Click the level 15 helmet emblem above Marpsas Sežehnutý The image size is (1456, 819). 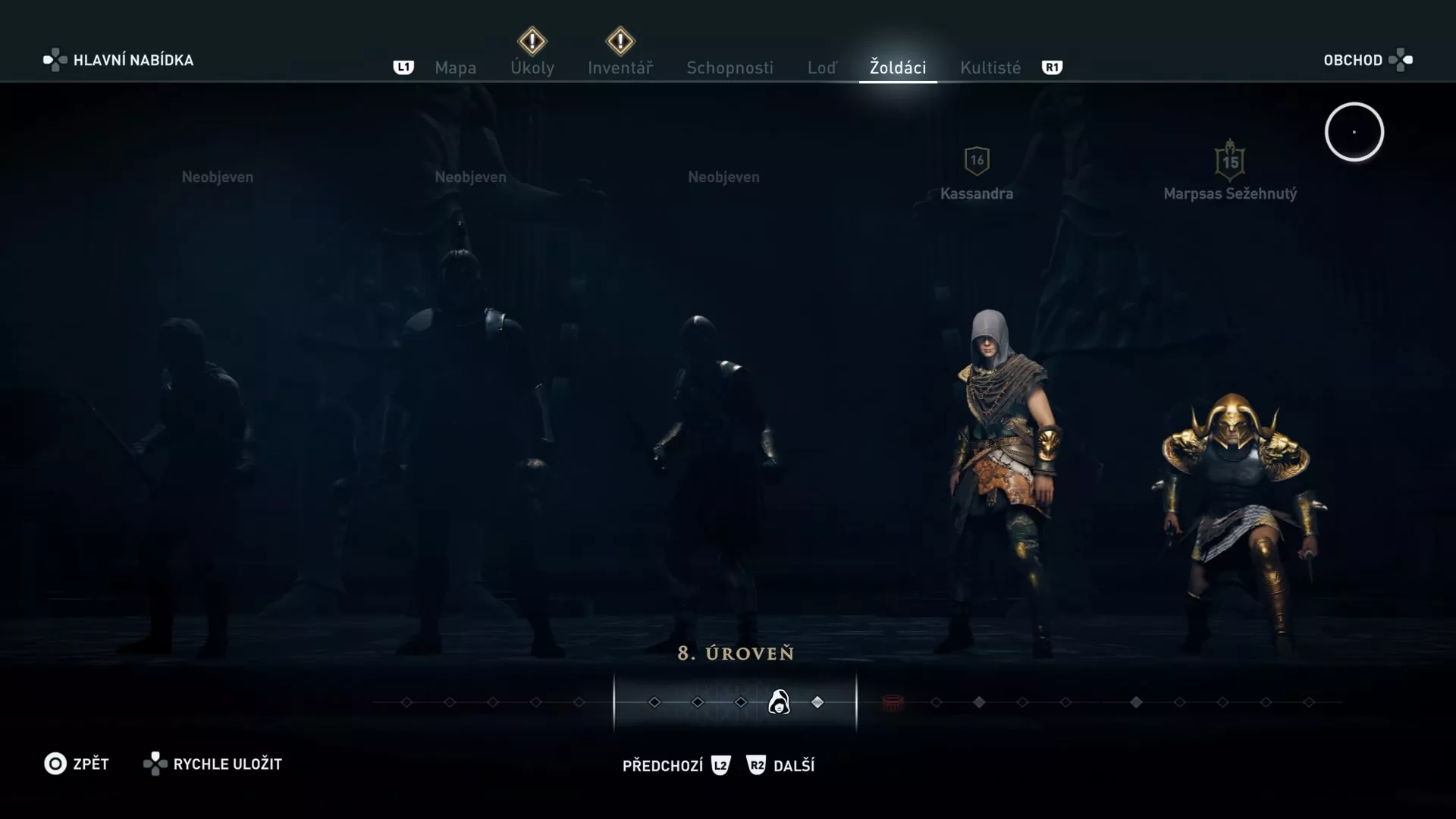[1230, 162]
